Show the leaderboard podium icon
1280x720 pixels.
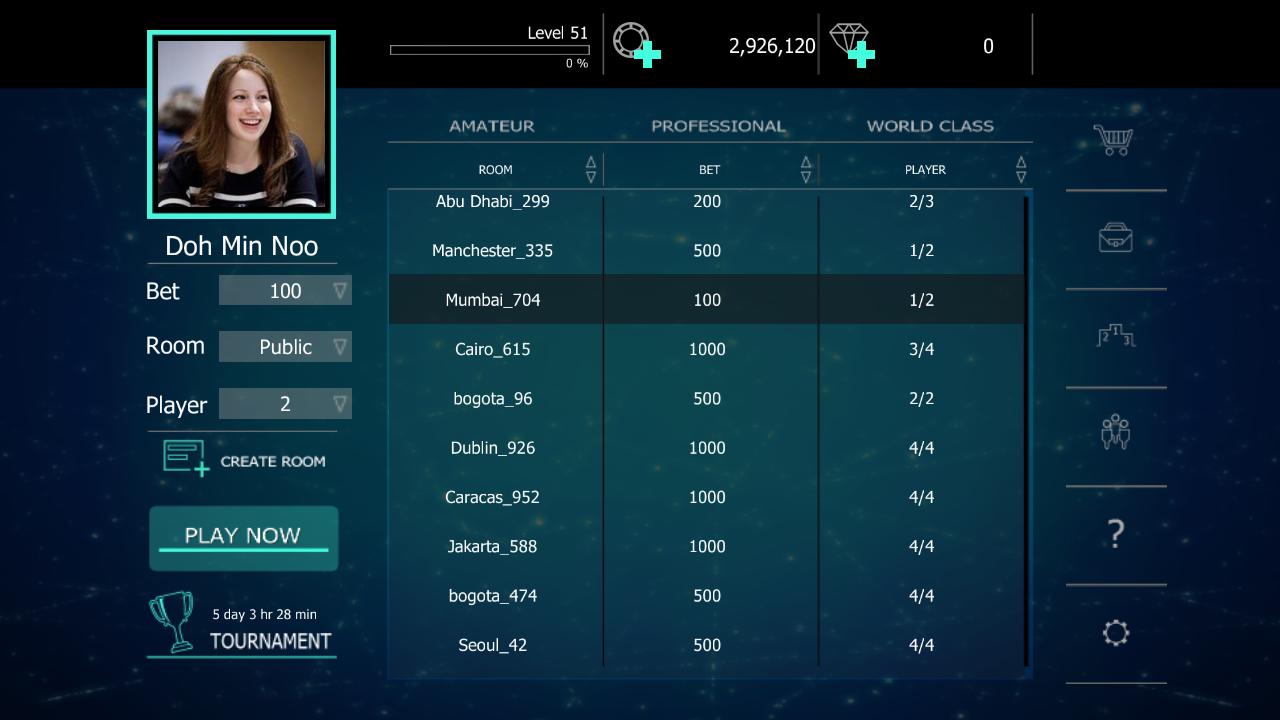1115,336
